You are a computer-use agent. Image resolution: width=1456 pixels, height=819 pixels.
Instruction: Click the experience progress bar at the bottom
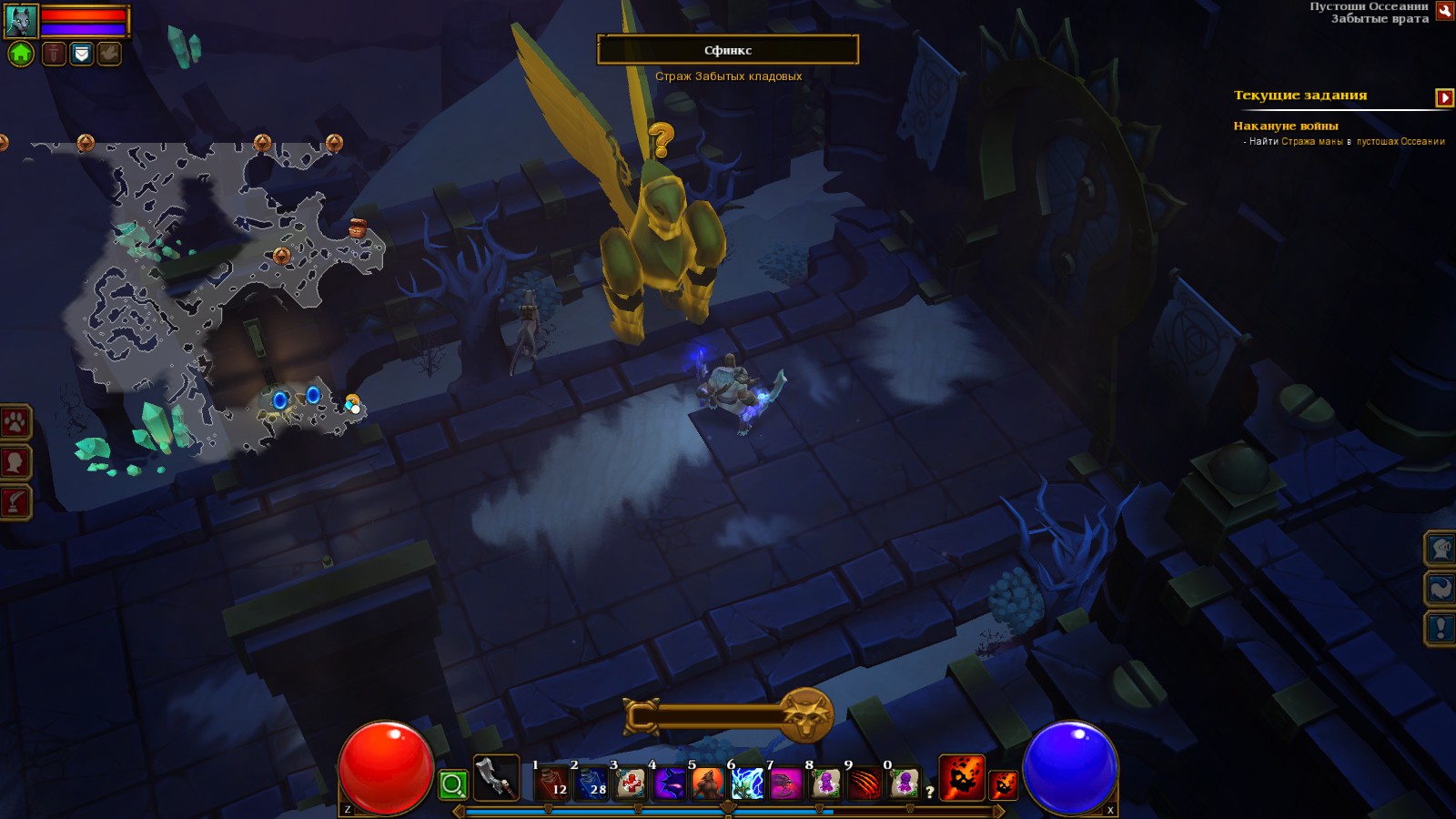728,808
